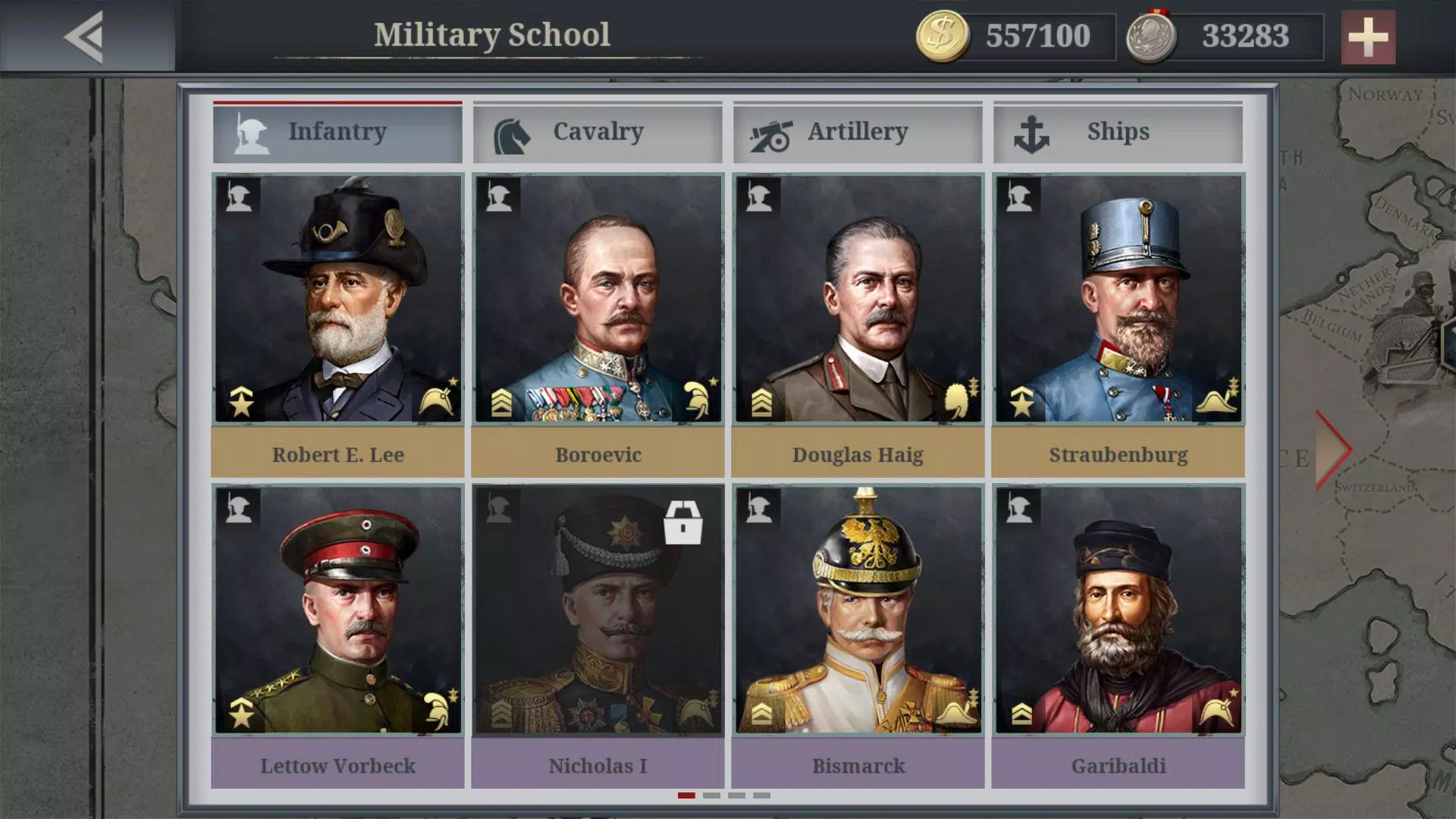1456x819 pixels.
Task: Click the anchor Ships icon
Action: tap(1031, 131)
